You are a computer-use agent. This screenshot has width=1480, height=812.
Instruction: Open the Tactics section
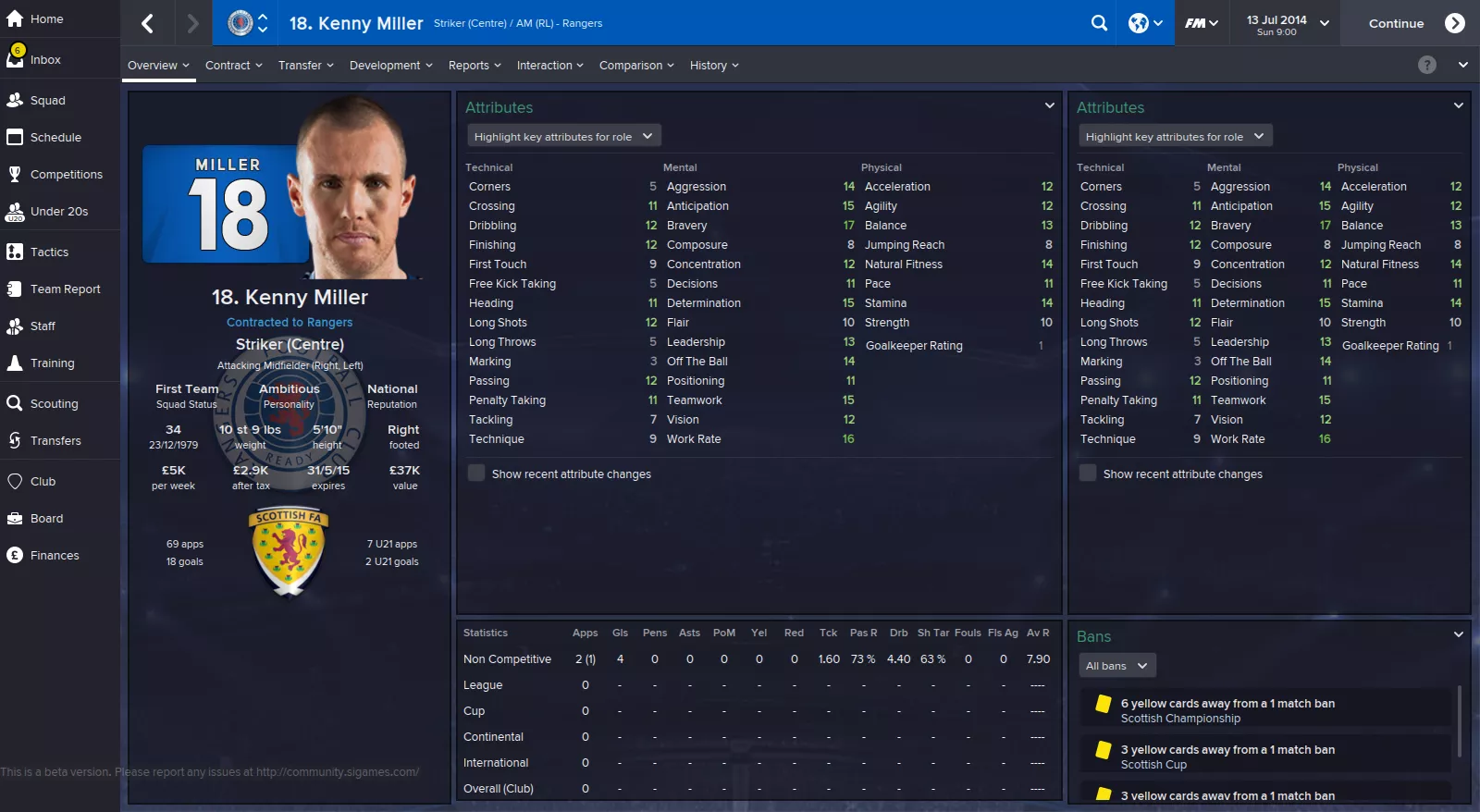(x=49, y=252)
